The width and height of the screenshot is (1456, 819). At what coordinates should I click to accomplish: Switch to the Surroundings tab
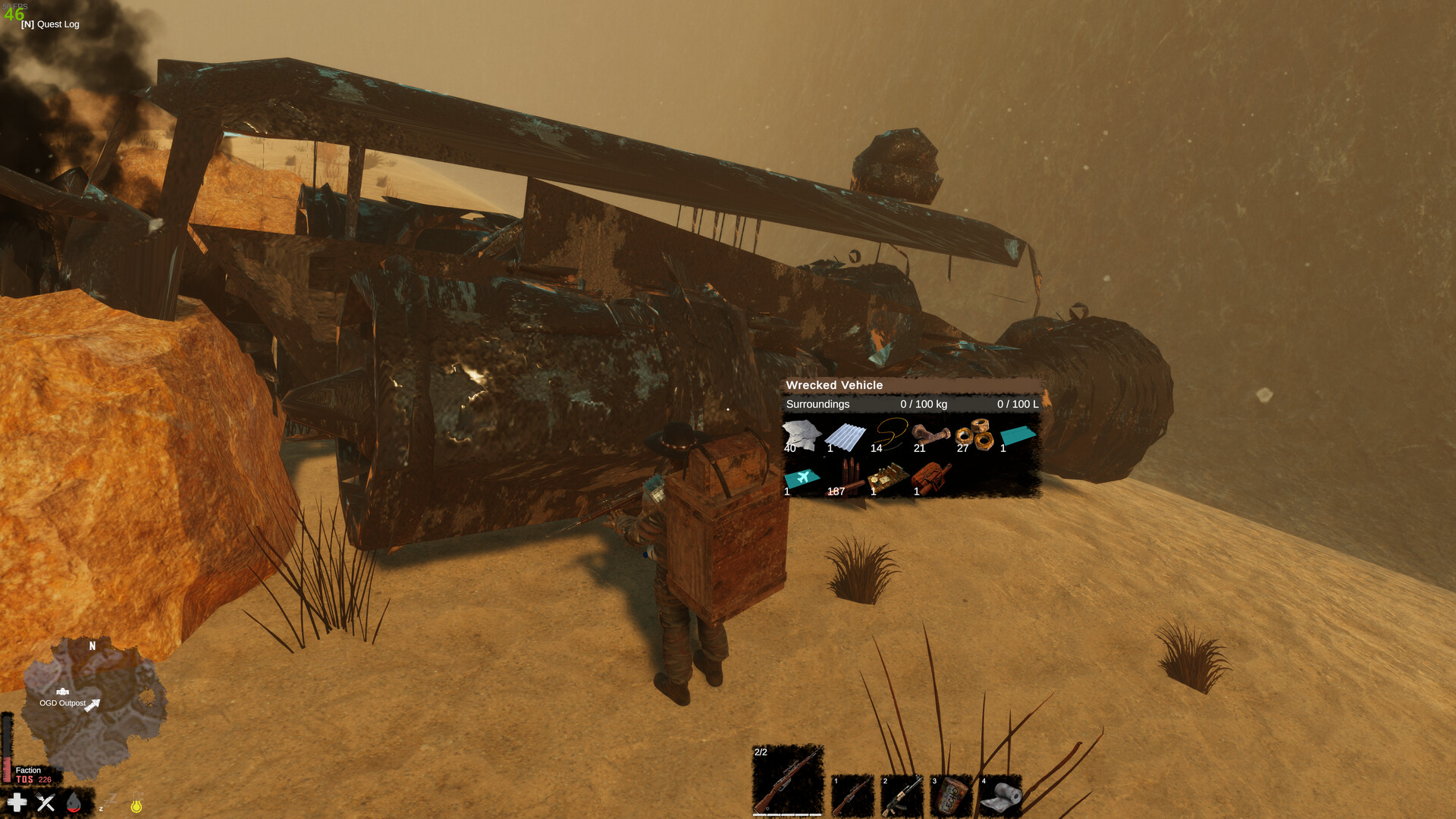816,404
